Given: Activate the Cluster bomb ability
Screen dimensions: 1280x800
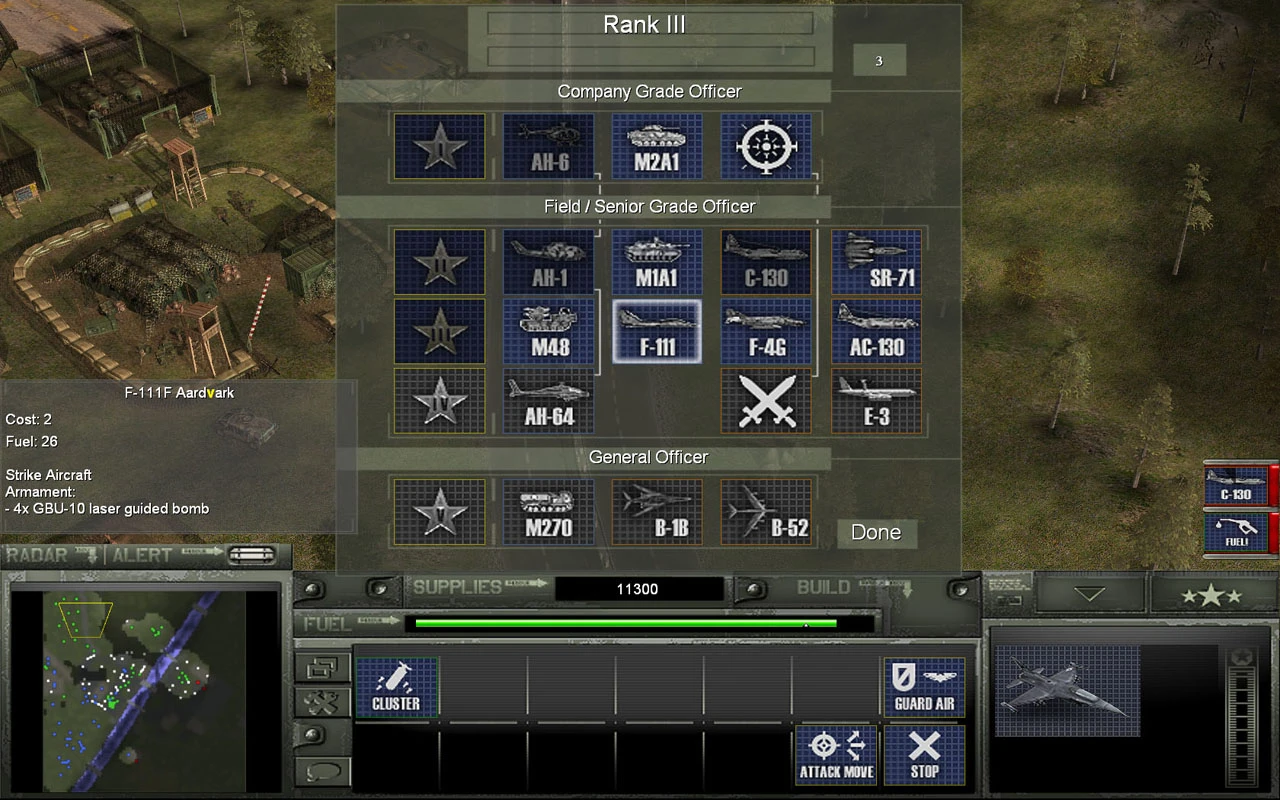Looking at the screenshot, I should 397,686.
